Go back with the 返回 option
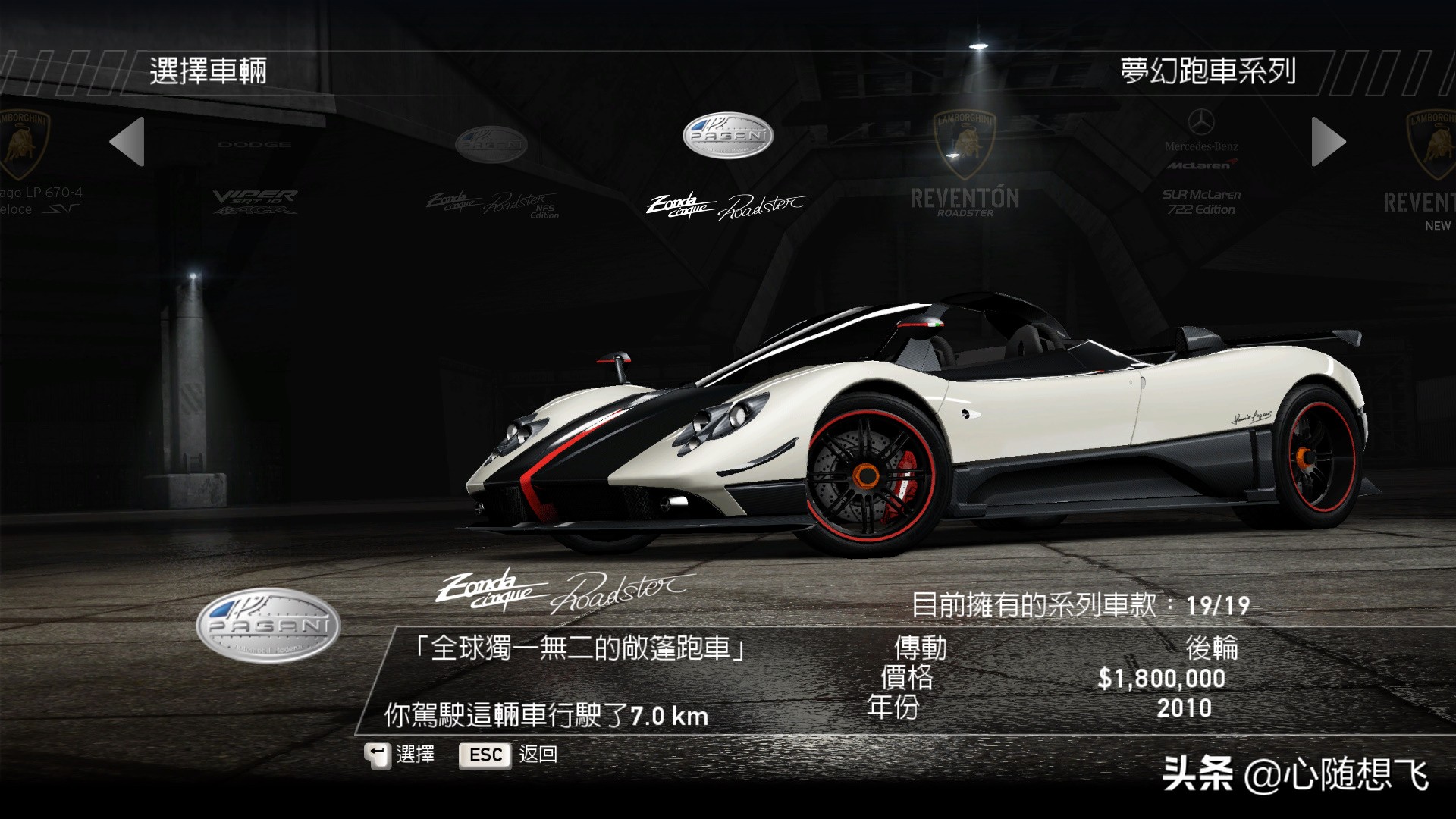The width and height of the screenshot is (1456, 819). (510, 755)
